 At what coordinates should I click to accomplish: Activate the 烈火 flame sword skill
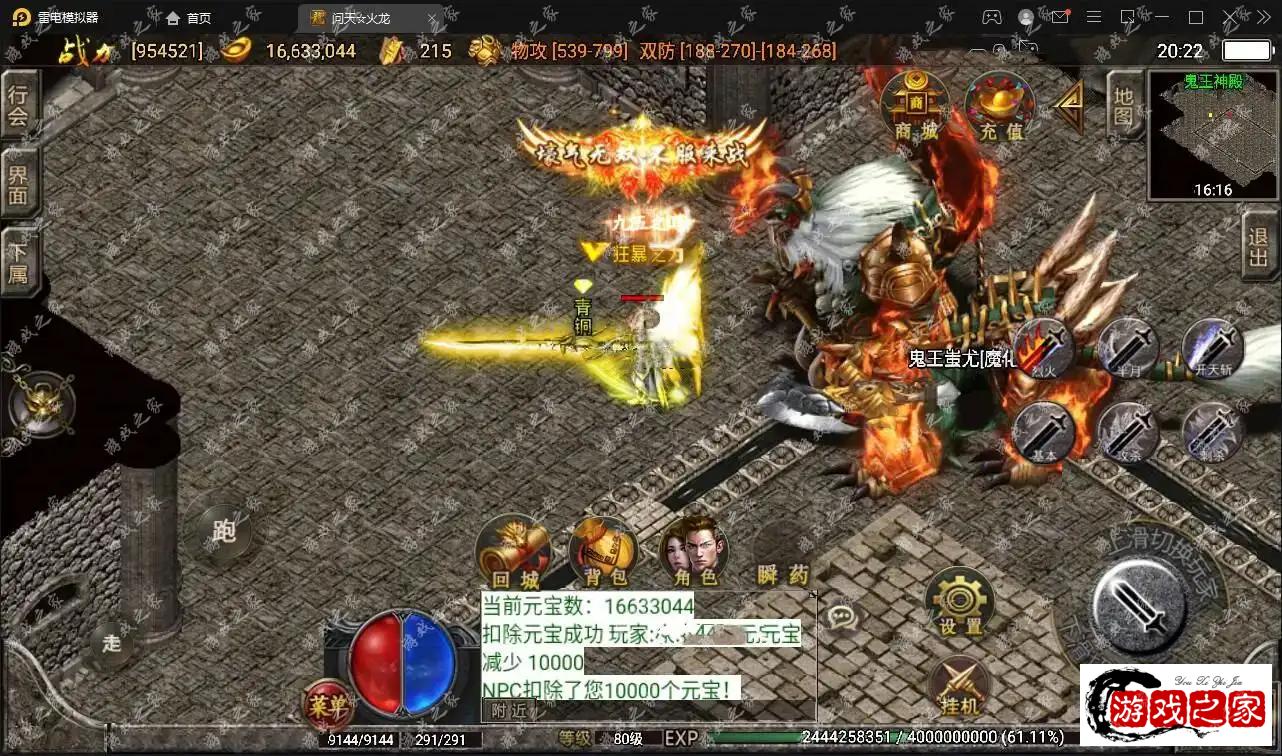click(1043, 347)
